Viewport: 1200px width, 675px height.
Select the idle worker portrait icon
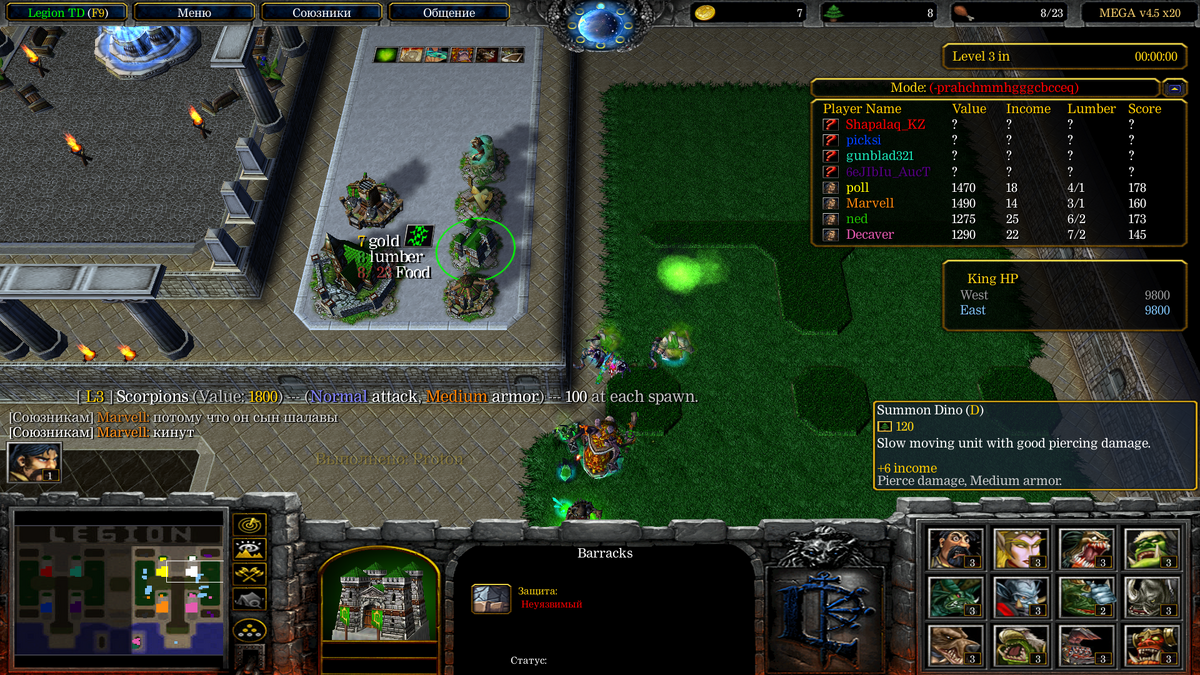pos(33,462)
